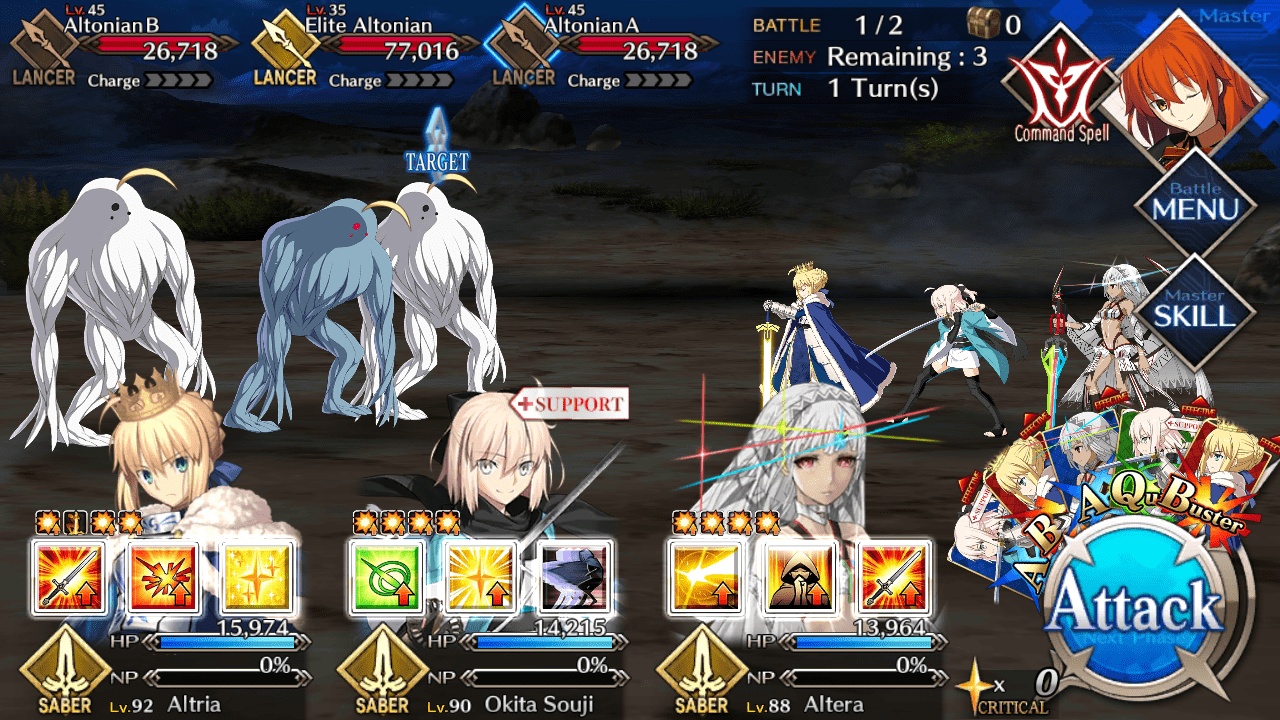Open the Master Skill panel

coord(1195,308)
